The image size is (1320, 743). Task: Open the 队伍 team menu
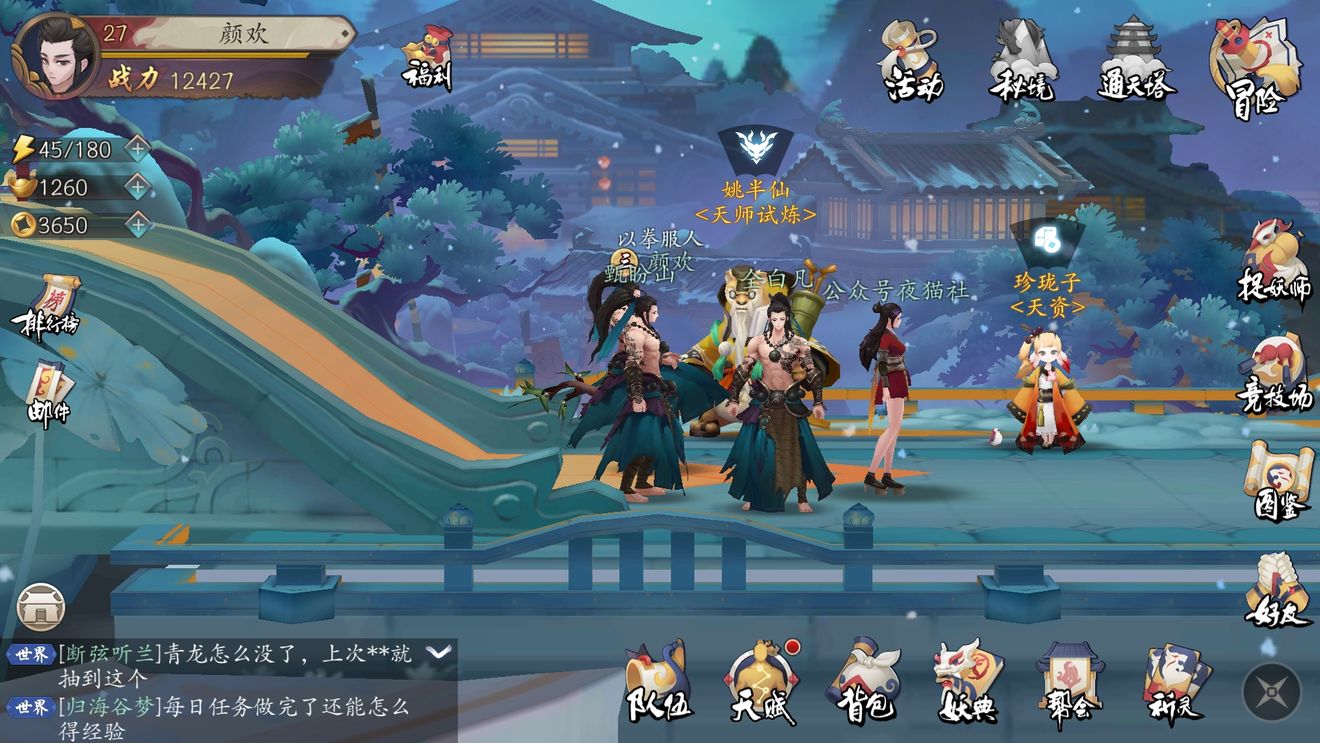[x=658, y=682]
